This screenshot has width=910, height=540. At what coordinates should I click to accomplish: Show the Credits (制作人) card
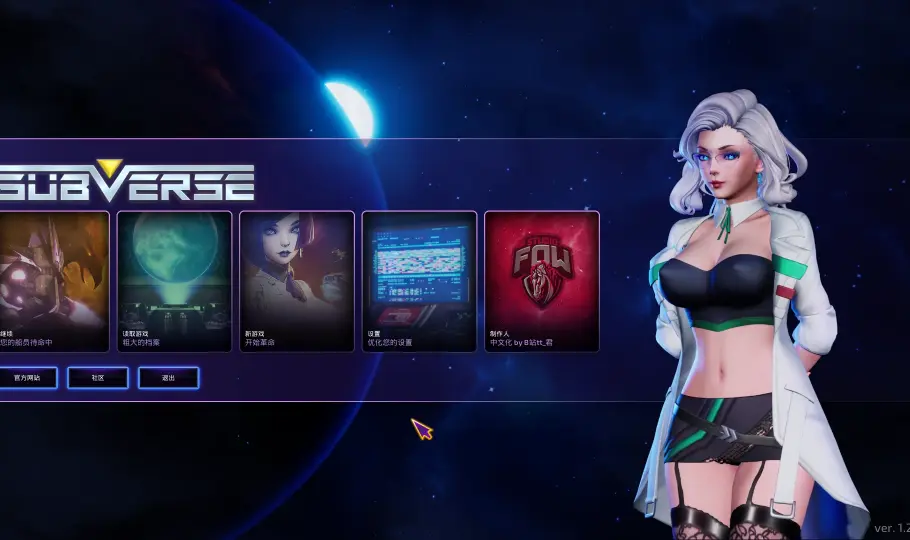[x=541, y=281]
